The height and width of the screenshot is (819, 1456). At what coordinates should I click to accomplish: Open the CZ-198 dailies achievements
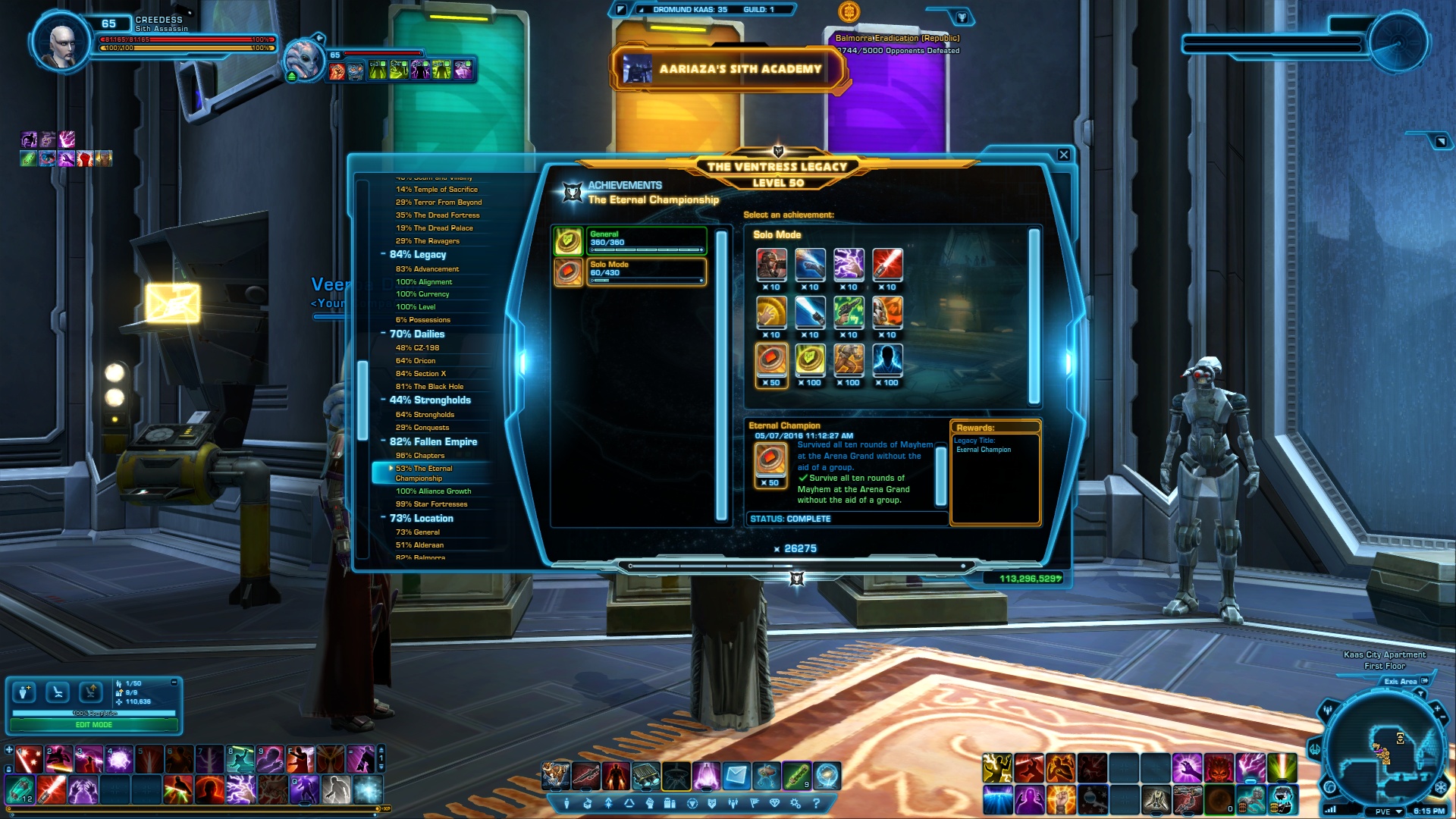coord(417,348)
